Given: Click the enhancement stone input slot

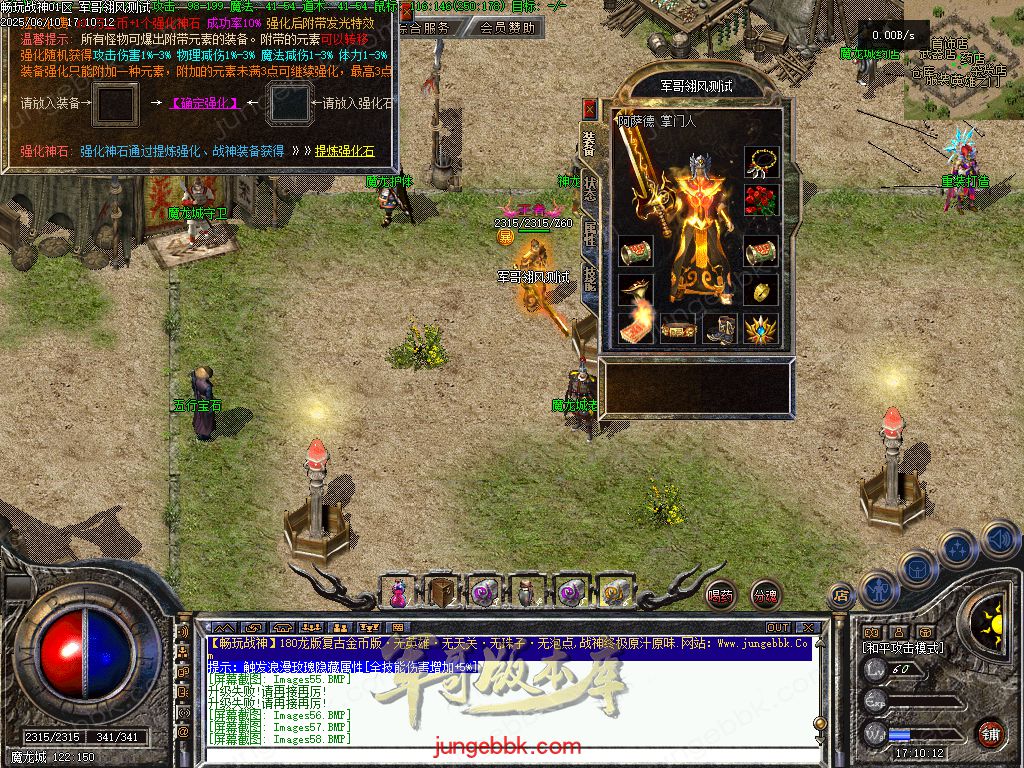Looking at the screenshot, I should pyautogui.click(x=291, y=104).
